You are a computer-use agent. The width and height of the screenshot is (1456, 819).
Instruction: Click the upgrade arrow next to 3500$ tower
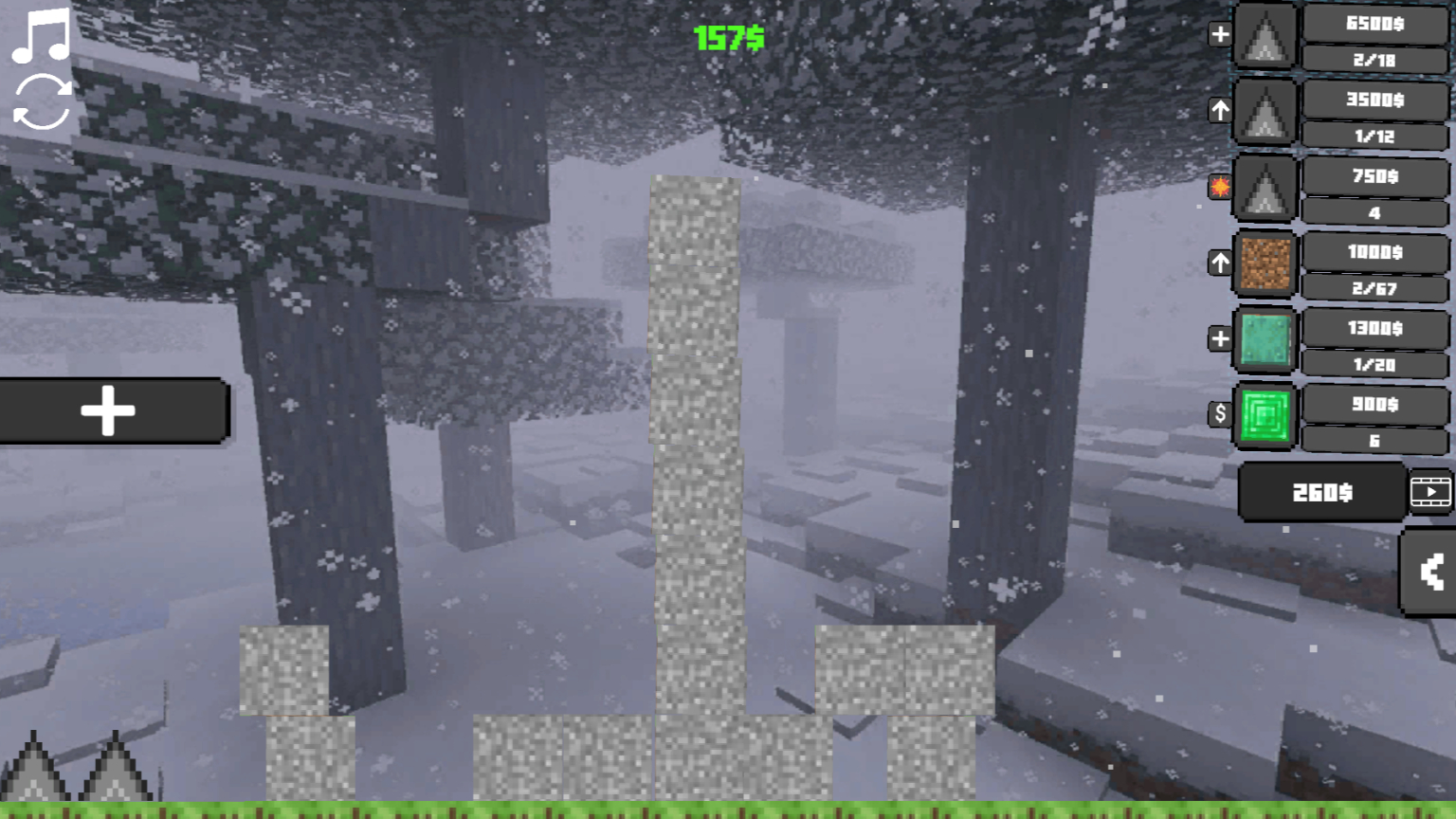click(x=1220, y=111)
